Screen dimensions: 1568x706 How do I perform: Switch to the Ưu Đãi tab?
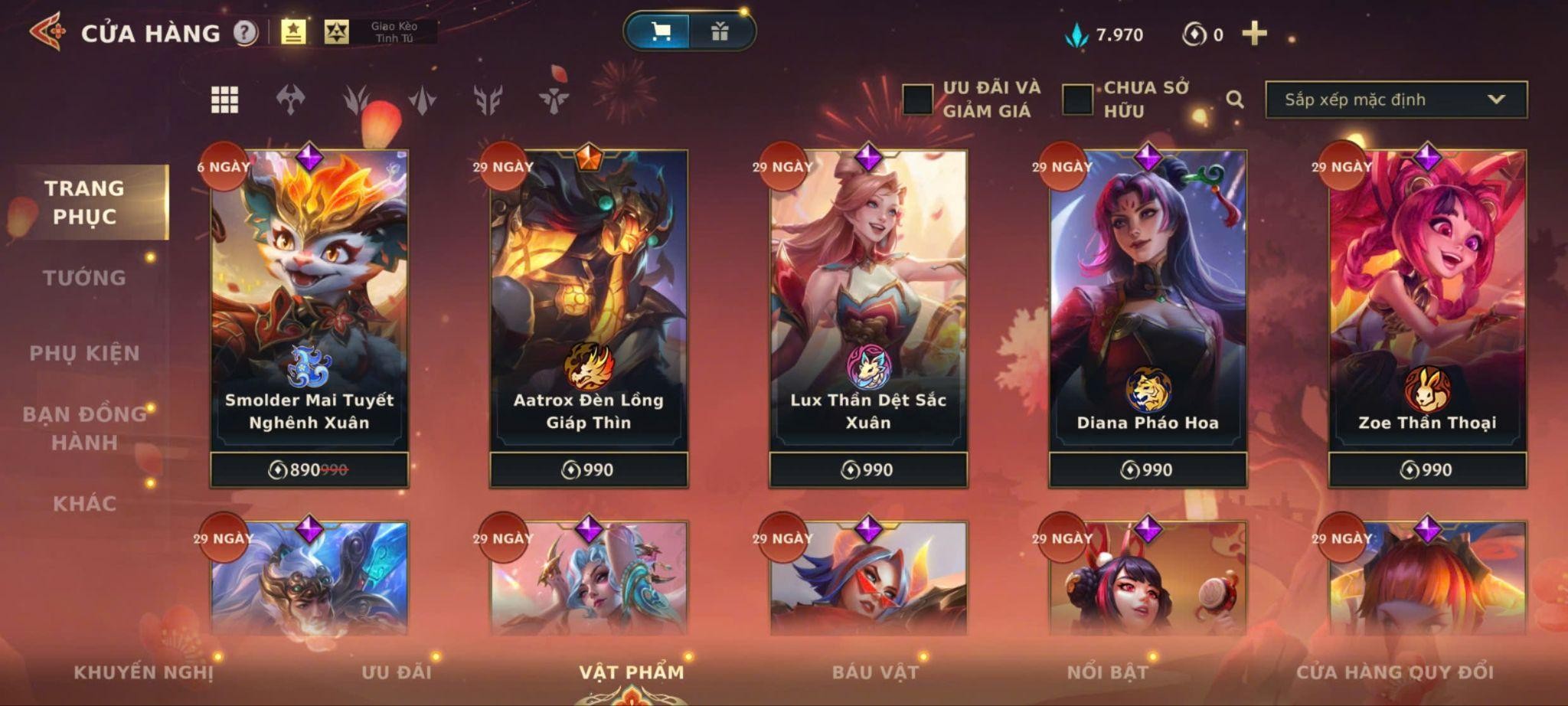[397, 672]
